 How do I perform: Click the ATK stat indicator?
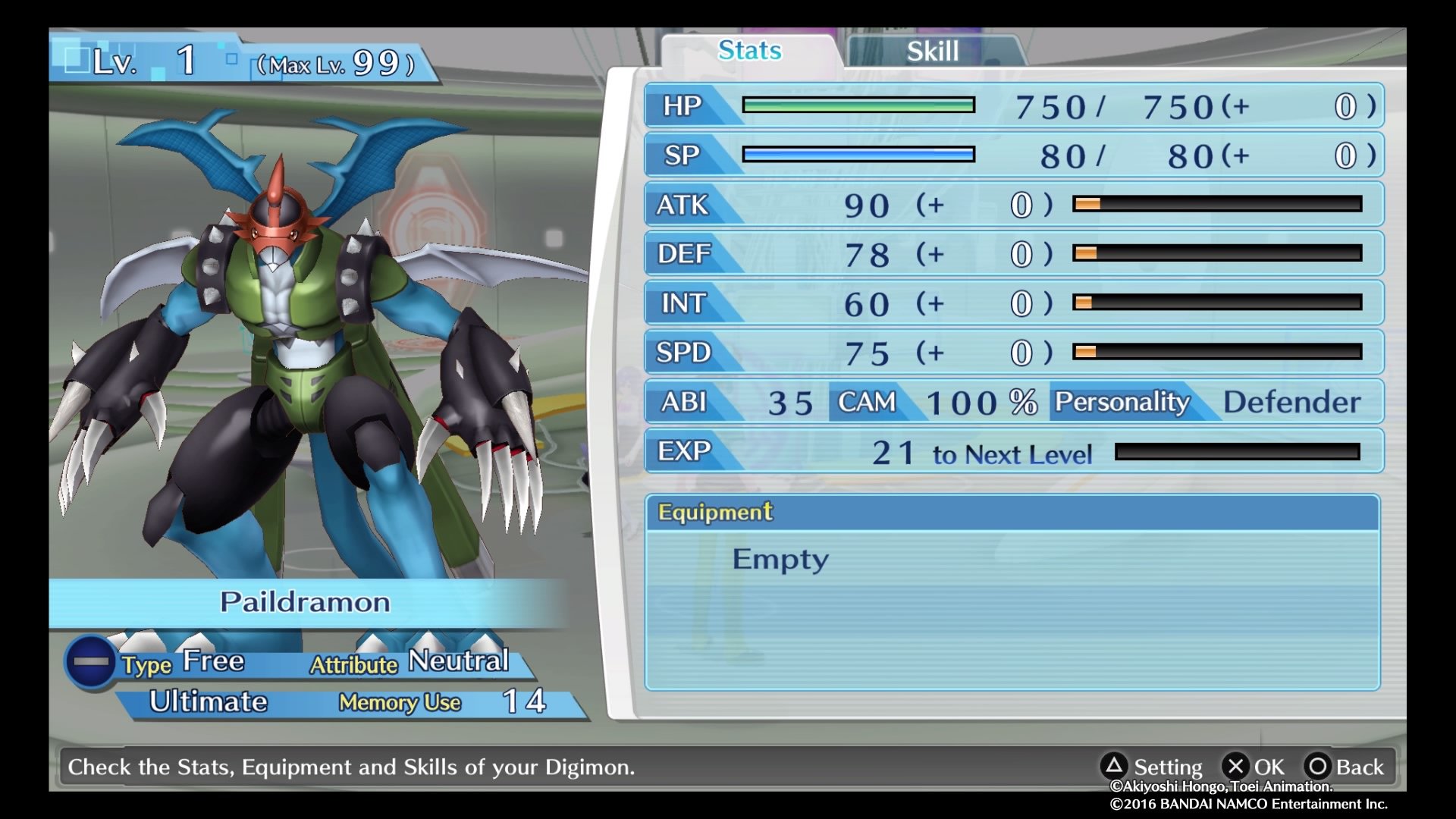[x=682, y=205]
